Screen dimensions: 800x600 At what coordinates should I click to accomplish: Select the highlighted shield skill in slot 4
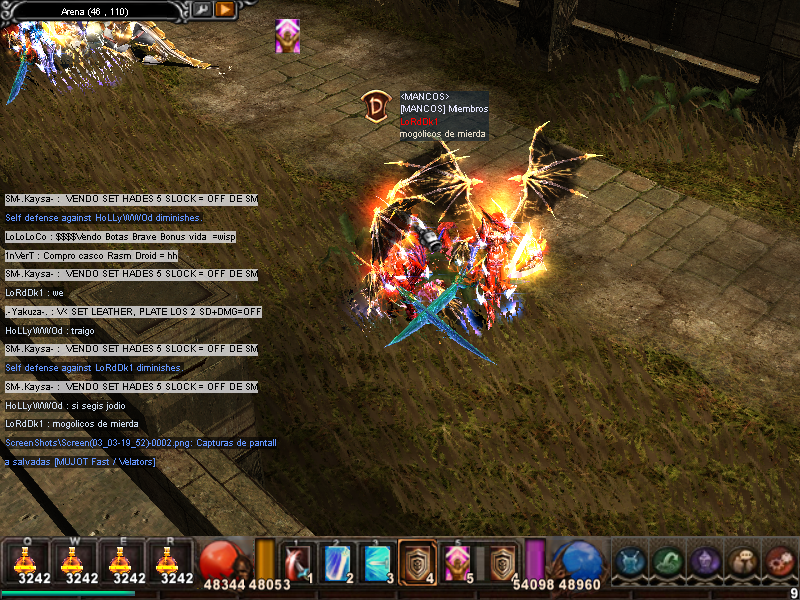click(418, 562)
